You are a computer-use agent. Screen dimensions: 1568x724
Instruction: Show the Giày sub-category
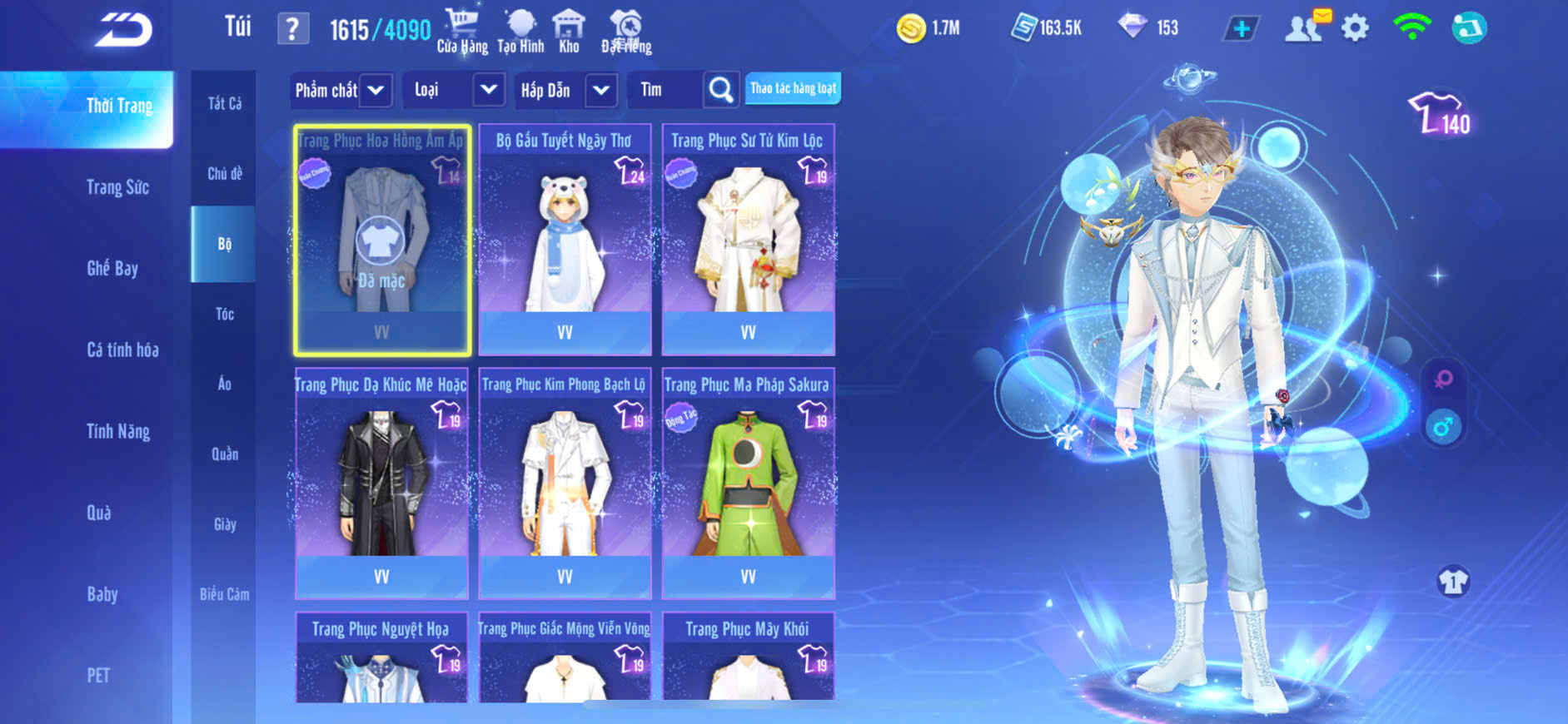click(x=224, y=524)
